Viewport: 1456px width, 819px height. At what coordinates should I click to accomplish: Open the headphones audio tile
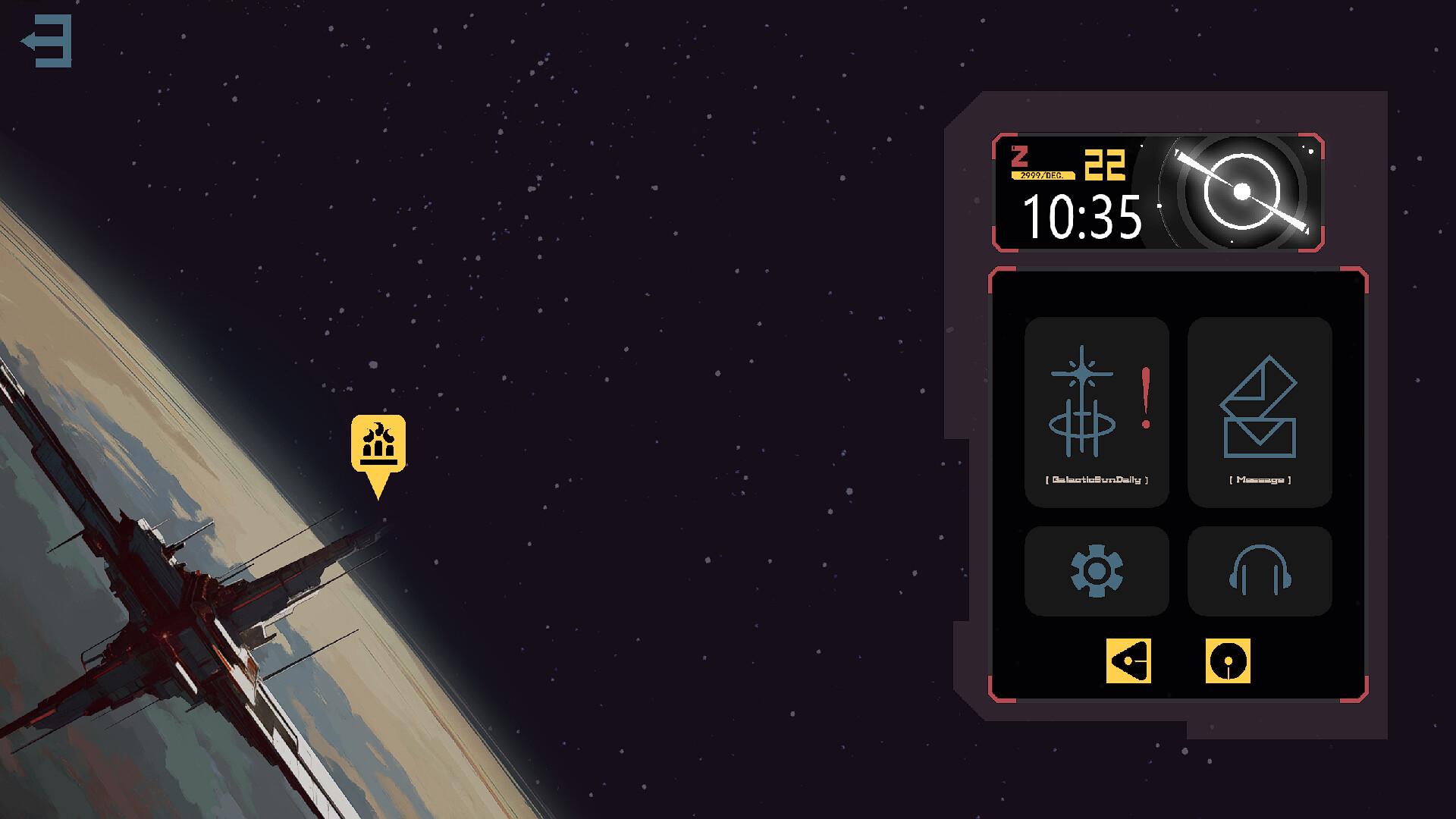pos(1260,571)
